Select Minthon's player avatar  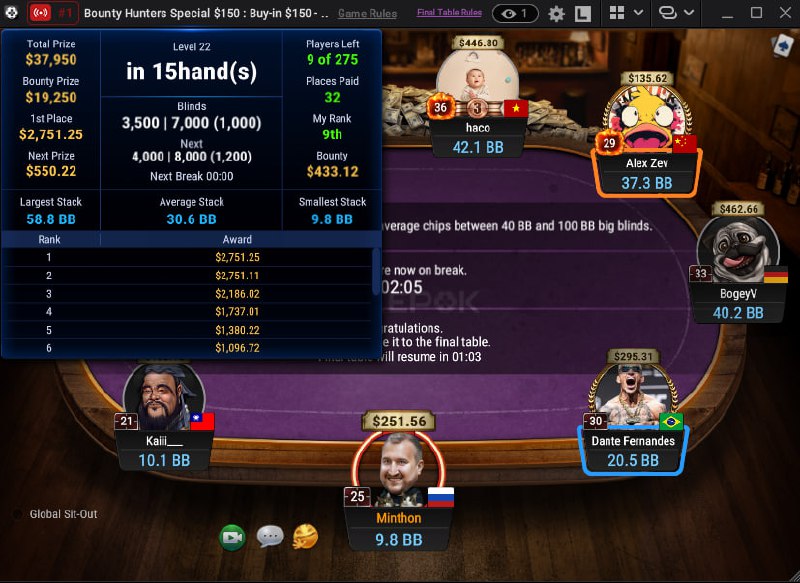(398, 468)
